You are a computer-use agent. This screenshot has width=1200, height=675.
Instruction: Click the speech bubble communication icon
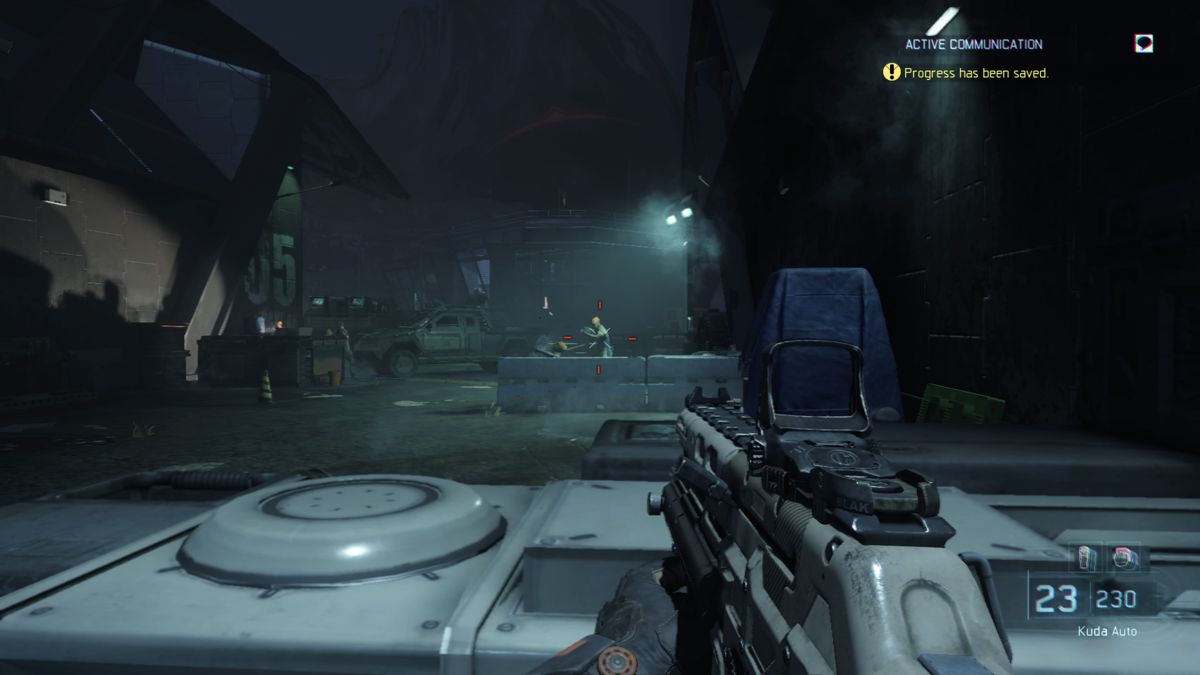(x=1144, y=43)
